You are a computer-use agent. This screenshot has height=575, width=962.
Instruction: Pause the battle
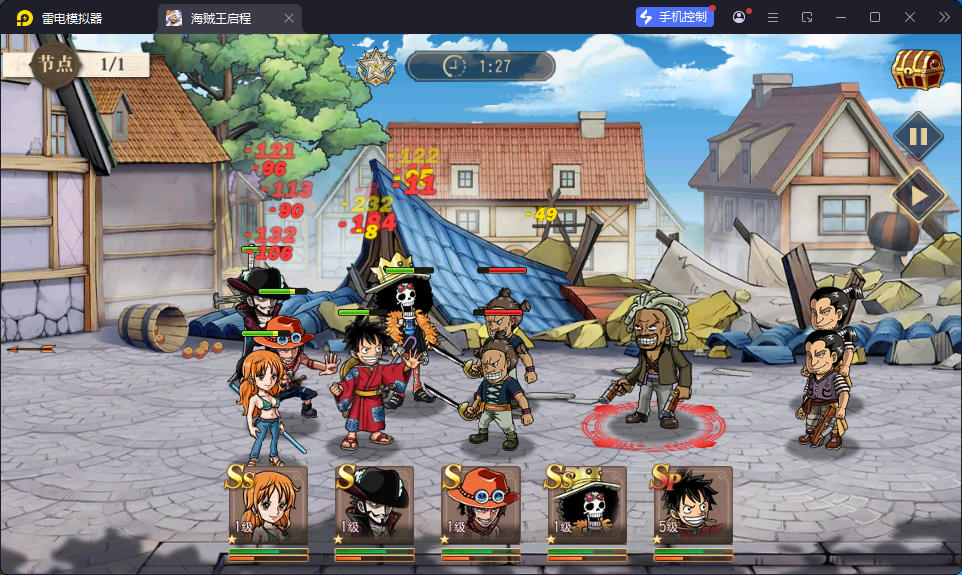click(x=917, y=137)
